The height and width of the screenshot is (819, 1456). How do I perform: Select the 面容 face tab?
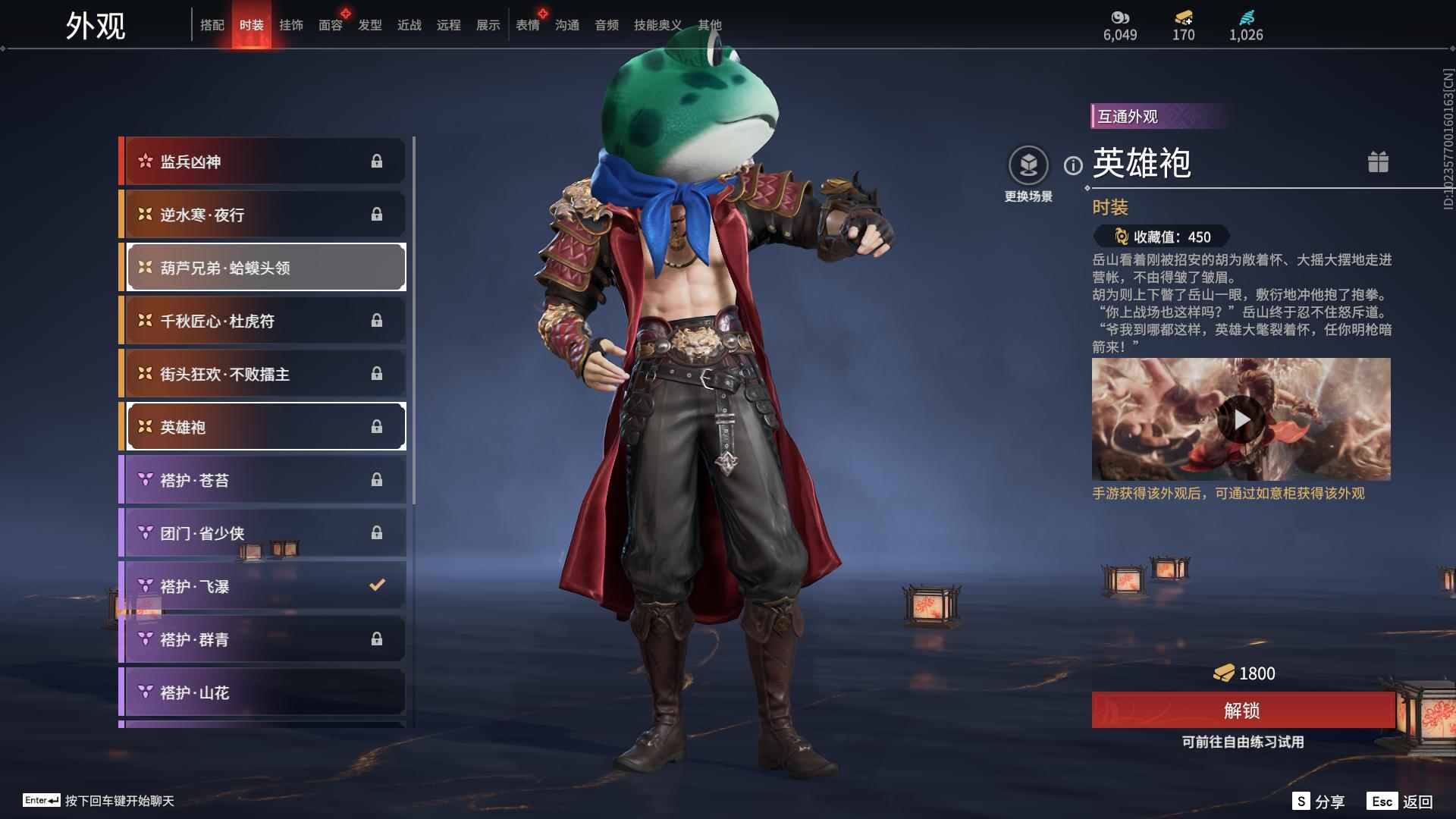pos(330,25)
